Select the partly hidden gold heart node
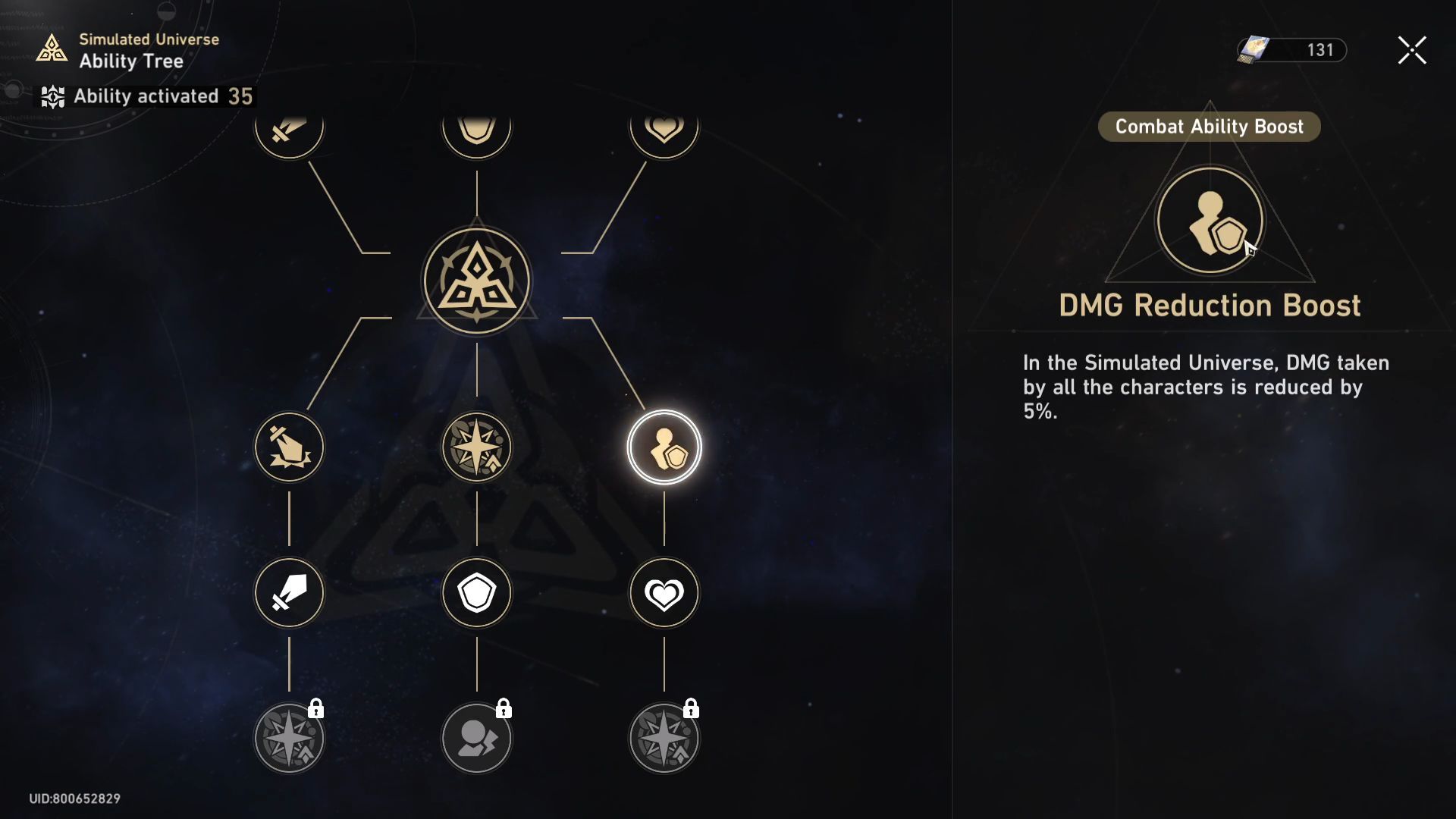This screenshot has height=819, width=1456. (664, 132)
